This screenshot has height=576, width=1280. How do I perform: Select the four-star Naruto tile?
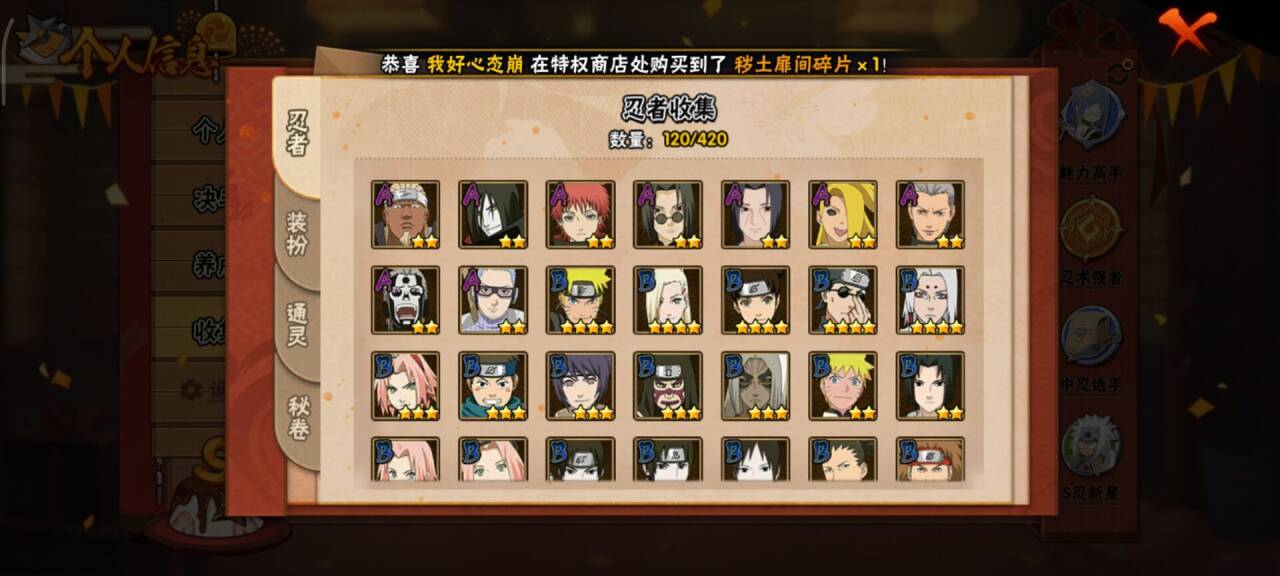click(580, 299)
